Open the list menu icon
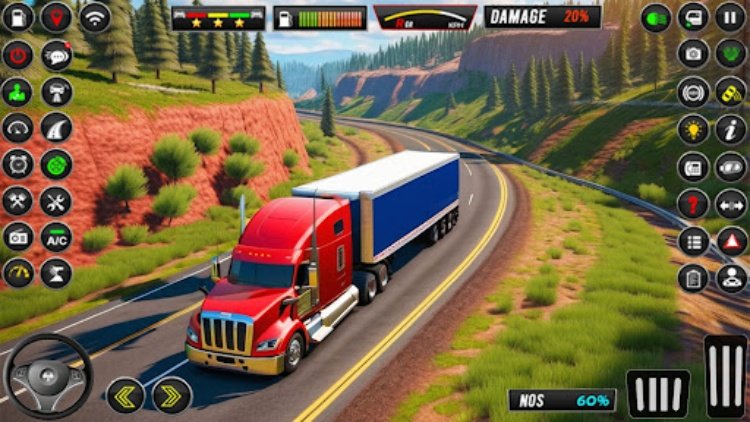This screenshot has width=750, height=422. click(693, 240)
